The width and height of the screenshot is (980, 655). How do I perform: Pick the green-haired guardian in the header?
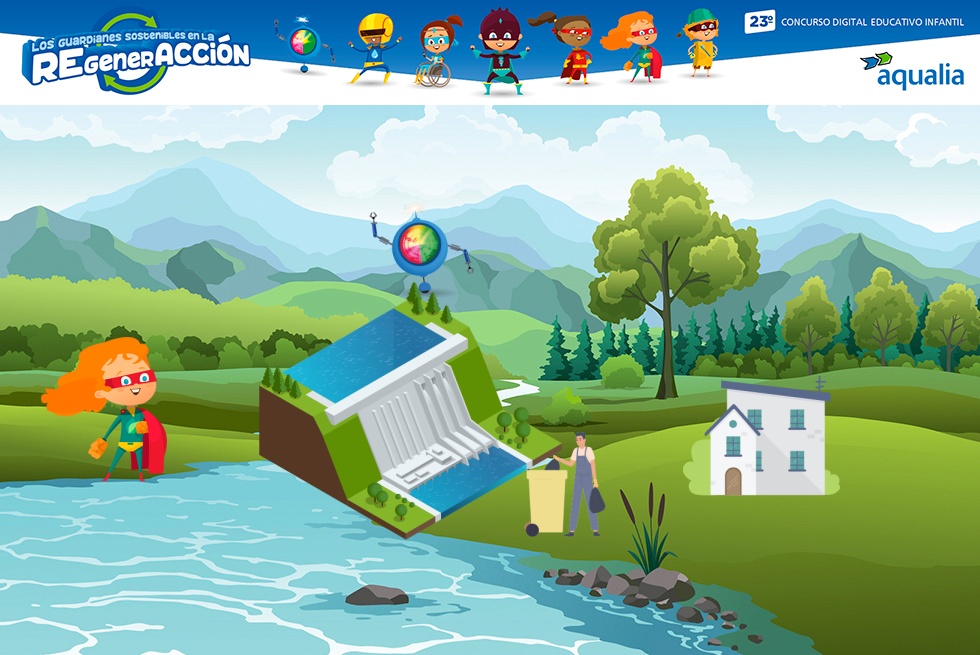pos(701,43)
